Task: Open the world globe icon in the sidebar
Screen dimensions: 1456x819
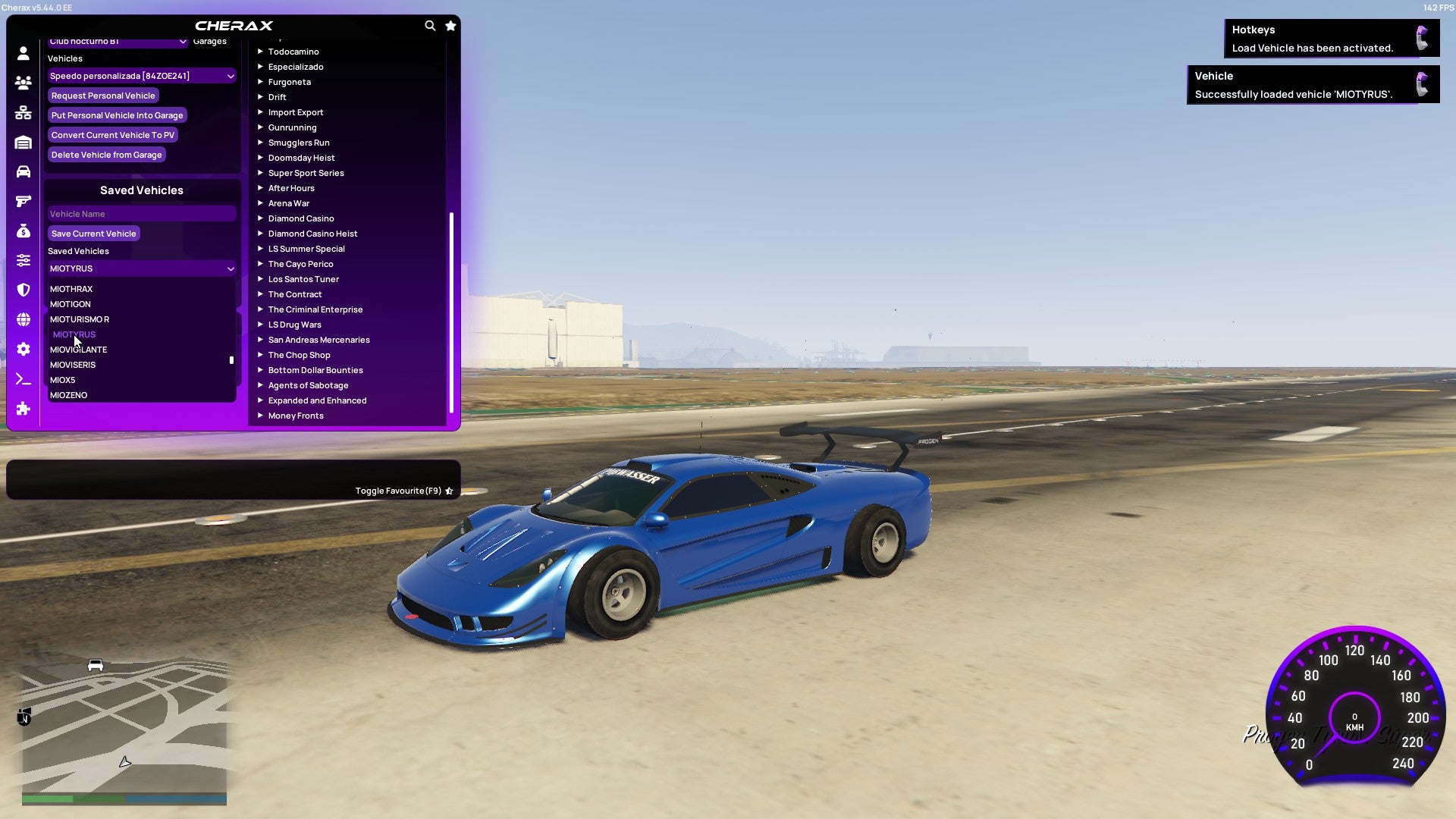Action: [23, 319]
